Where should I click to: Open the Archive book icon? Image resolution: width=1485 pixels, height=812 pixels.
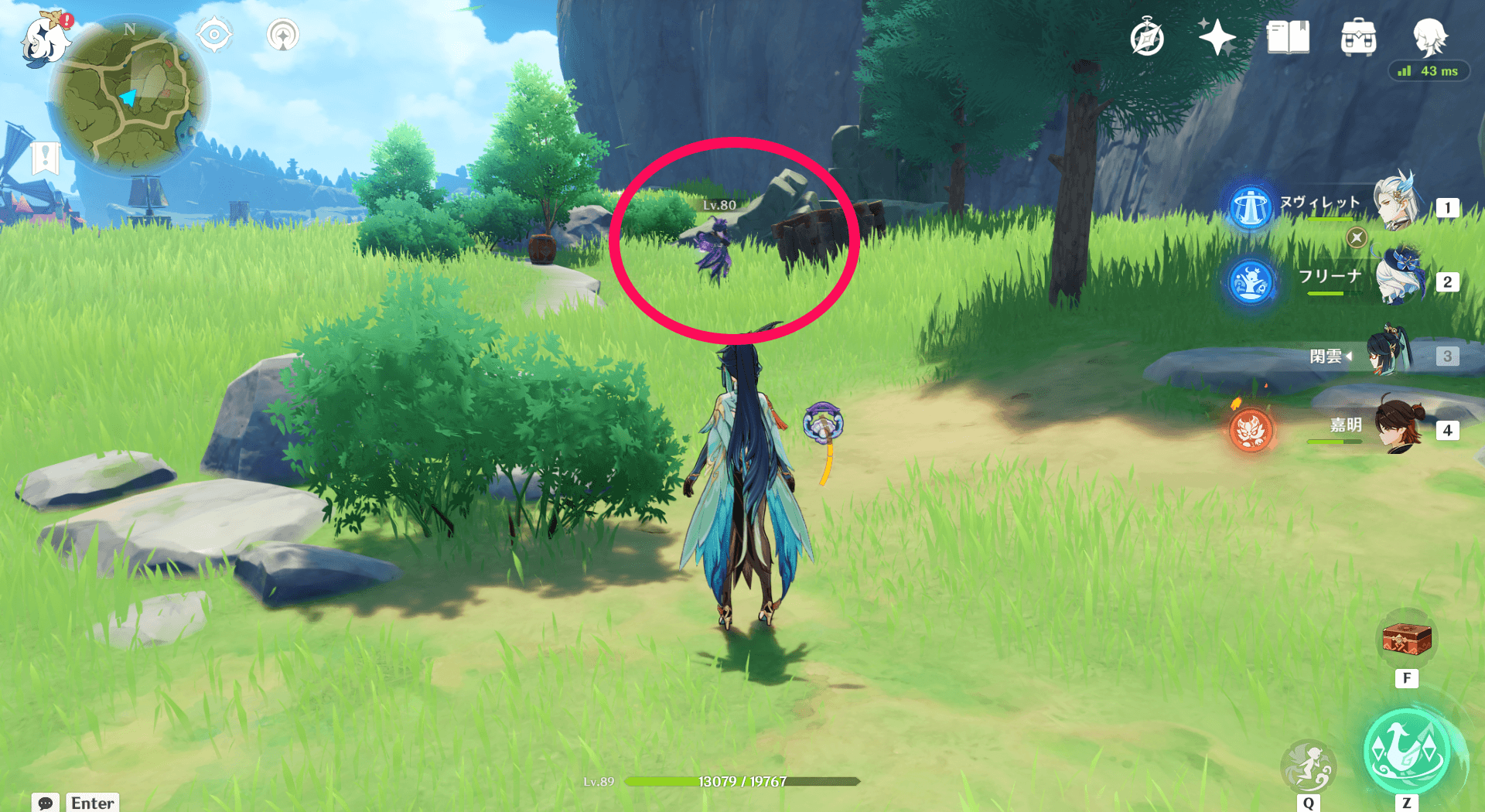(x=1289, y=36)
